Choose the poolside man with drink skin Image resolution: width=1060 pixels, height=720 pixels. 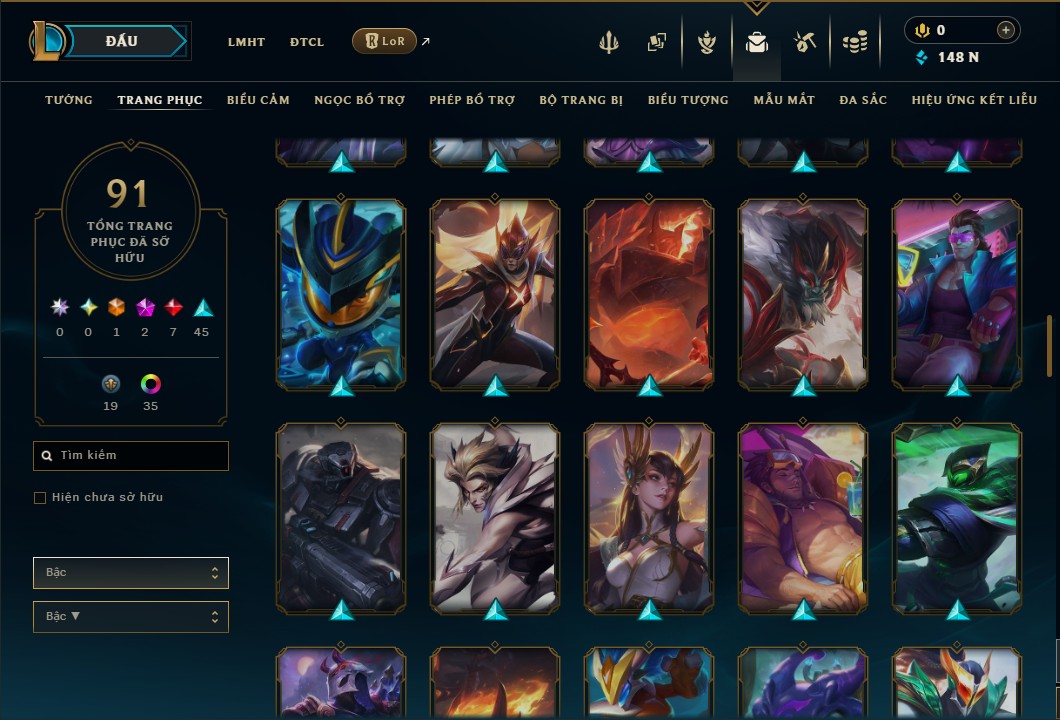pyautogui.click(x=803, y=517)
